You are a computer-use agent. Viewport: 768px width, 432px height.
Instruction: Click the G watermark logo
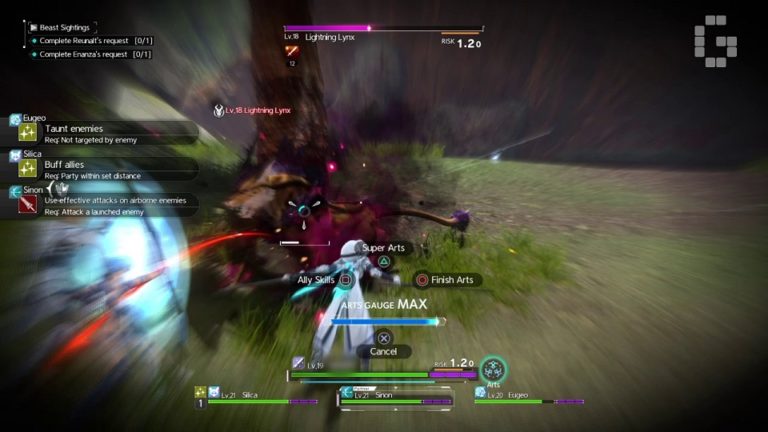pos(715,40)
